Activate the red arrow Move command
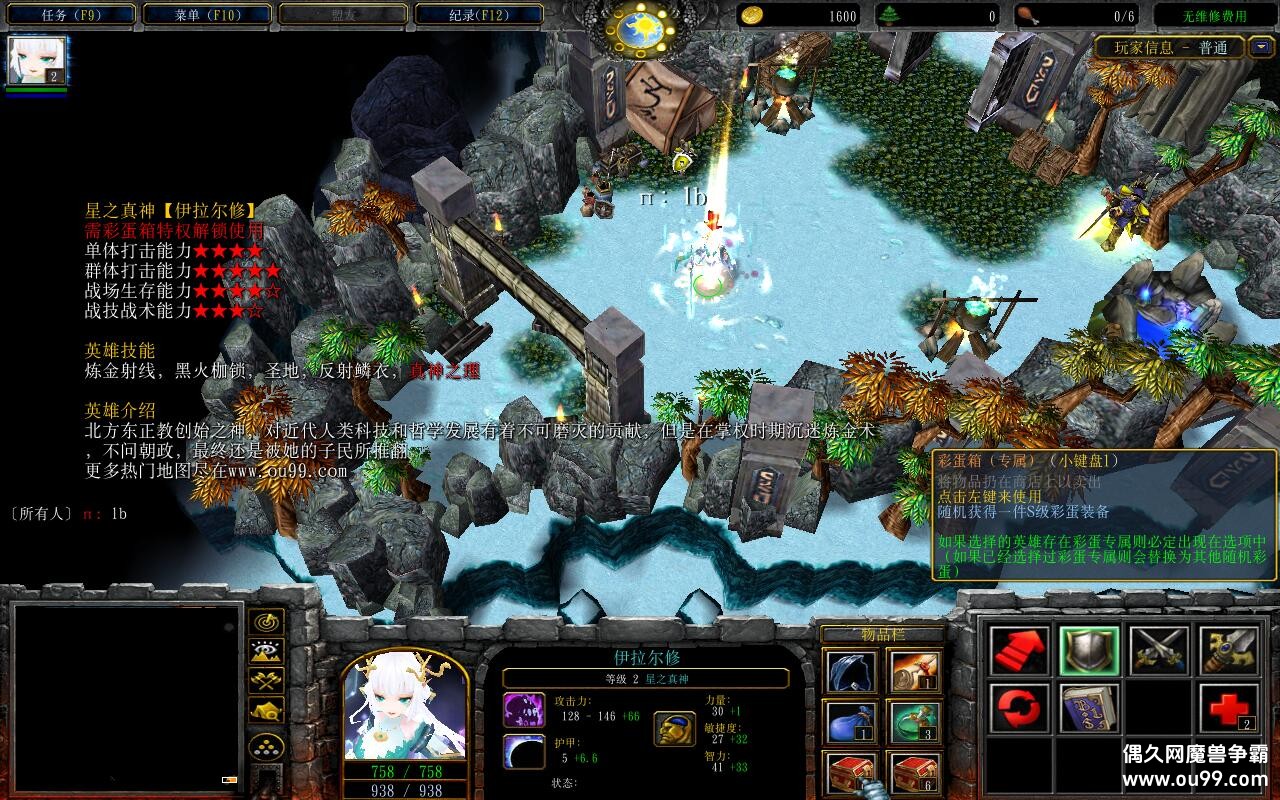 (1019, 650)
